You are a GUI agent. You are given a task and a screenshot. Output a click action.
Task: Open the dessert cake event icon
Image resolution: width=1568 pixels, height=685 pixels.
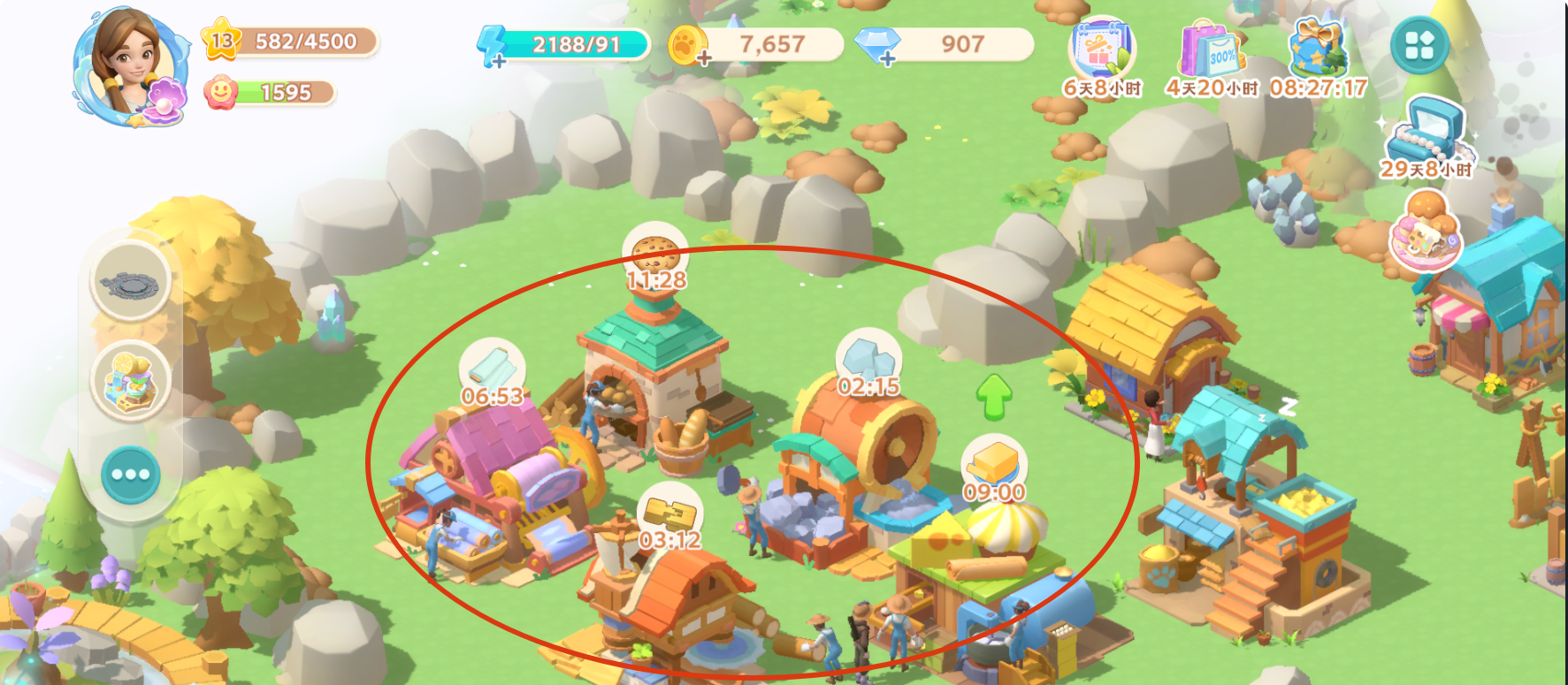[x=1425, y=232]
